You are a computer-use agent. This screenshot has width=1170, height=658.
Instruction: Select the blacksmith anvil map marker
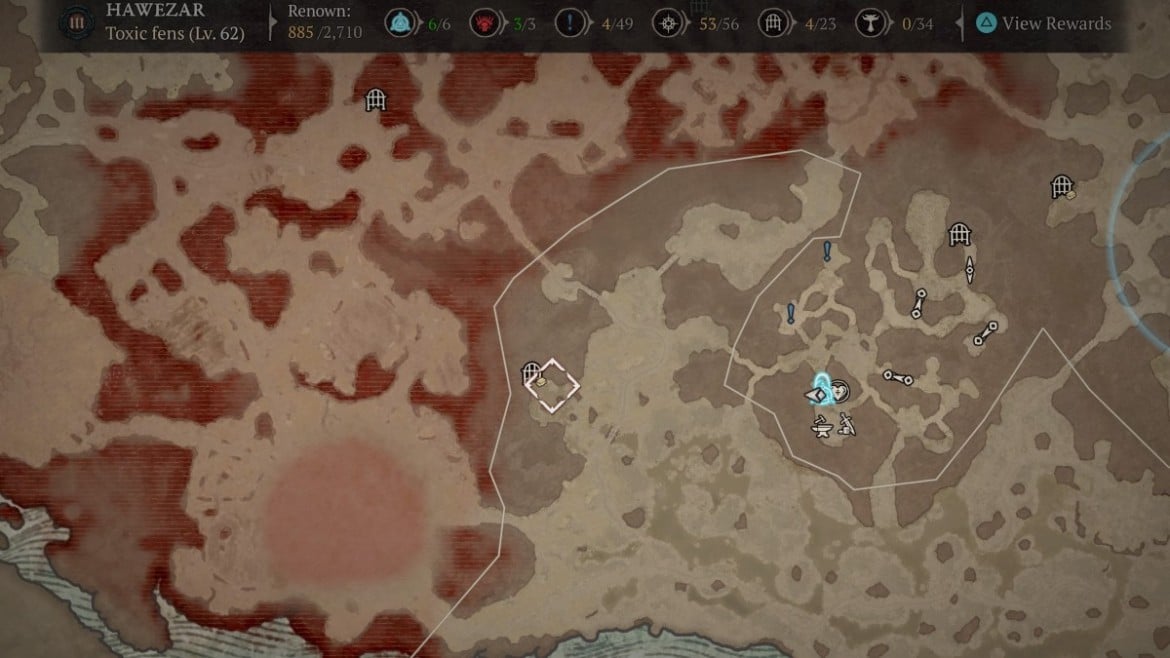coord(824,428)
